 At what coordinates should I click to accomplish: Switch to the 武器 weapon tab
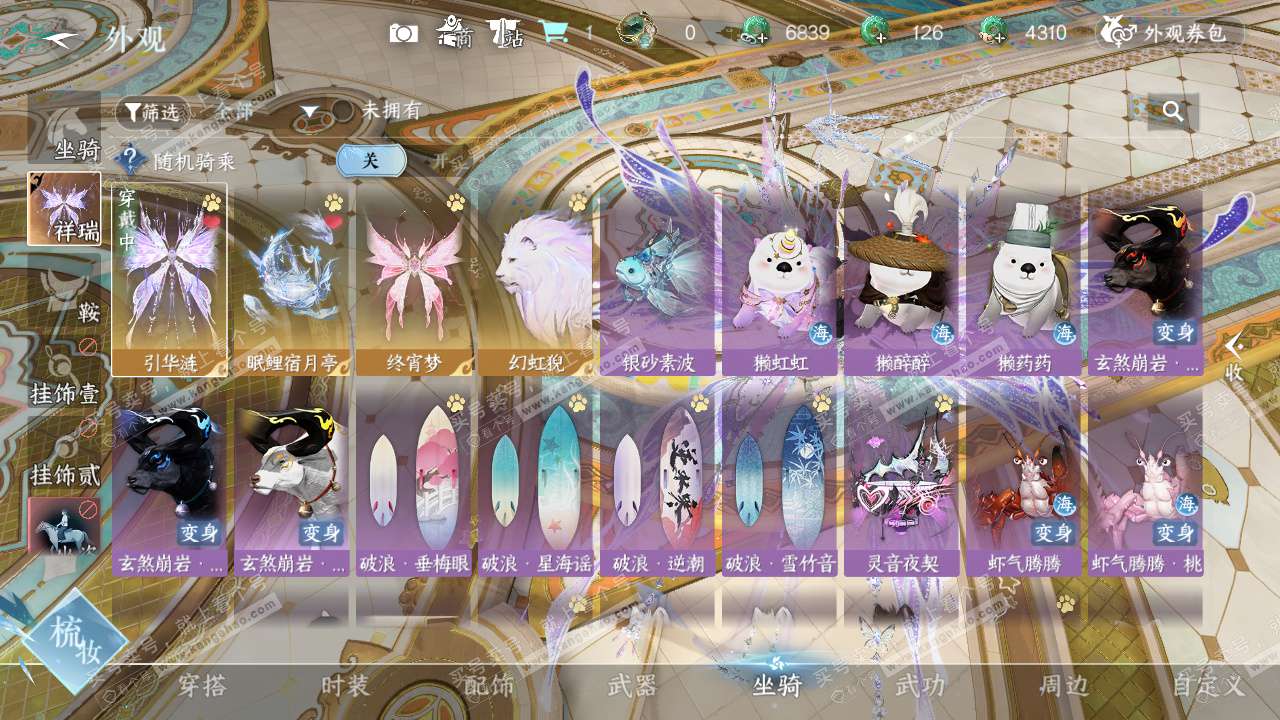[632, 686]
